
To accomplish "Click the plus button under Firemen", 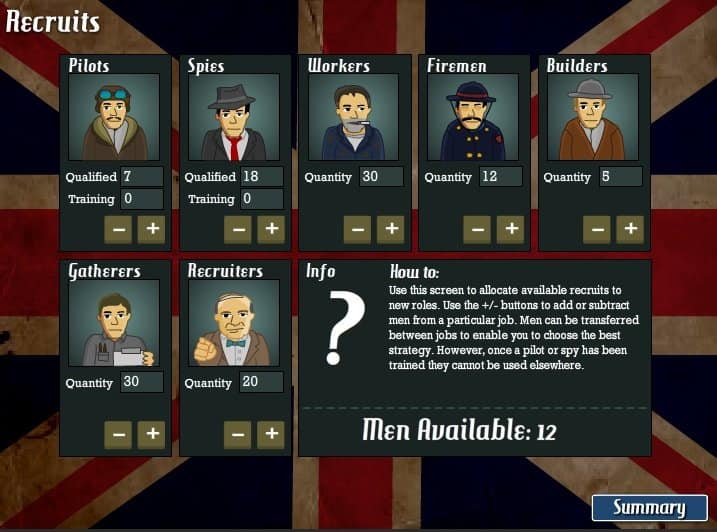I will pyautogui.click(x=511, y=229).
